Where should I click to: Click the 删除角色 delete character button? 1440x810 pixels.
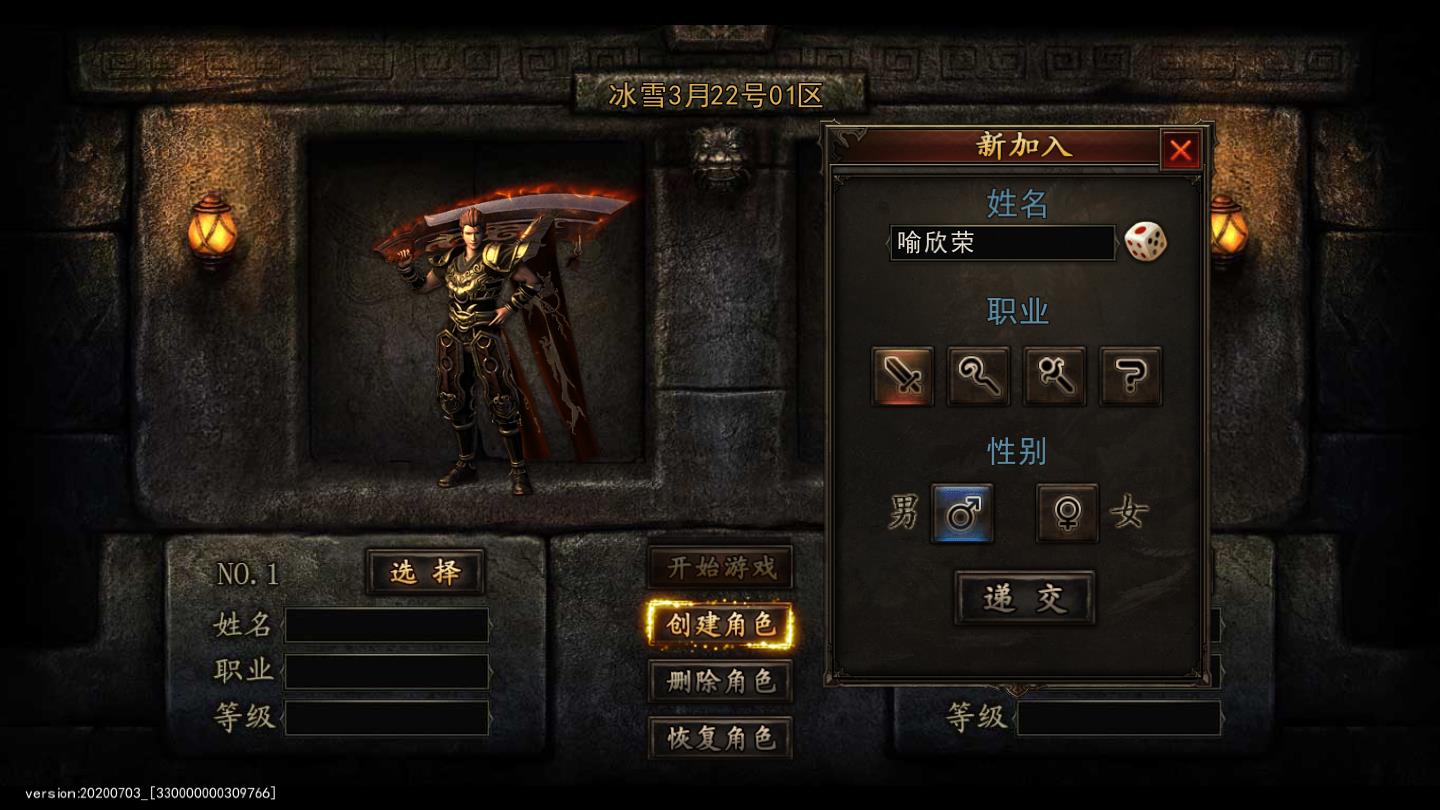click(721, 680)
